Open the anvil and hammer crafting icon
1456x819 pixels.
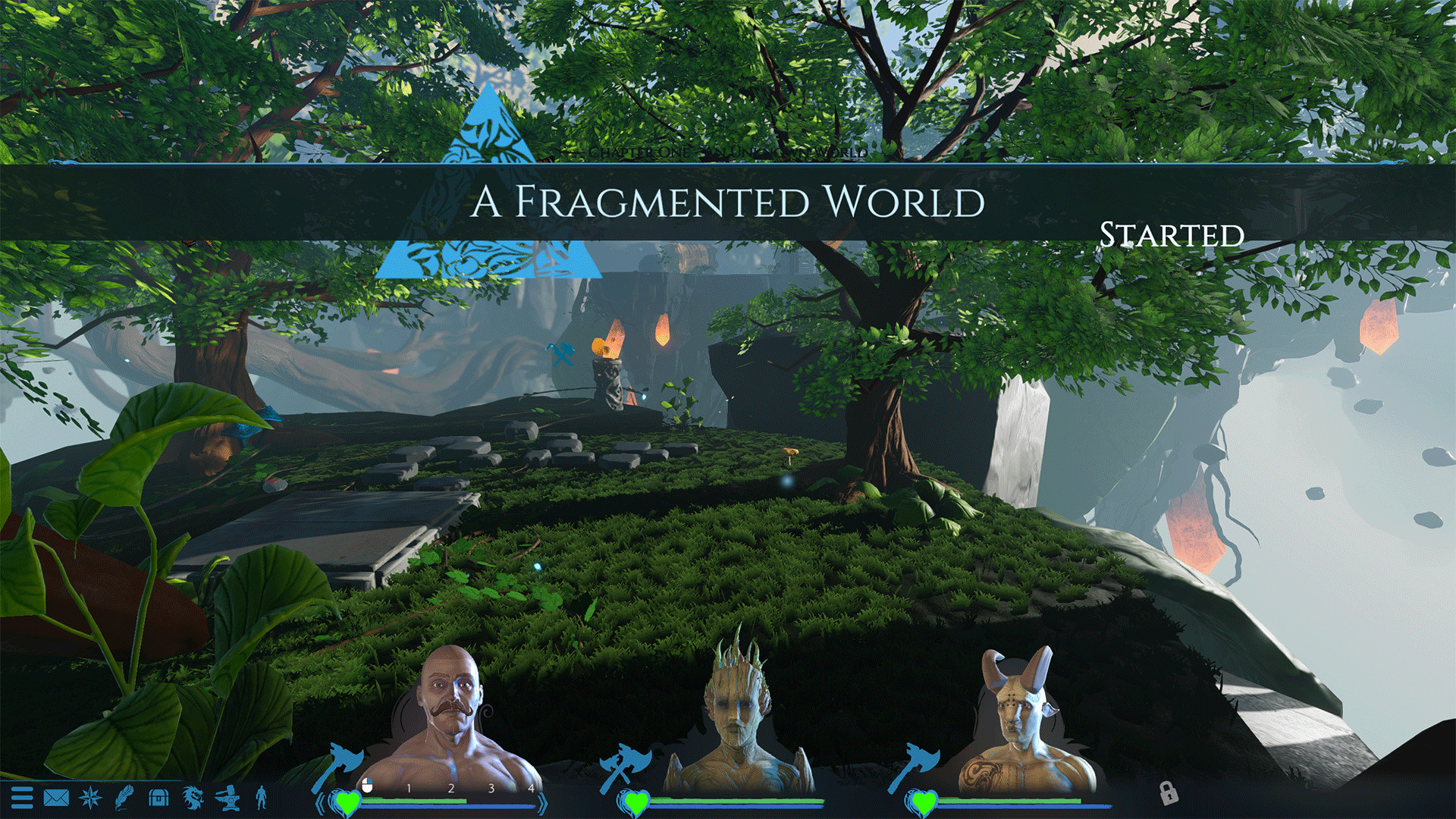pyautogui.click(x=227, y=798)
